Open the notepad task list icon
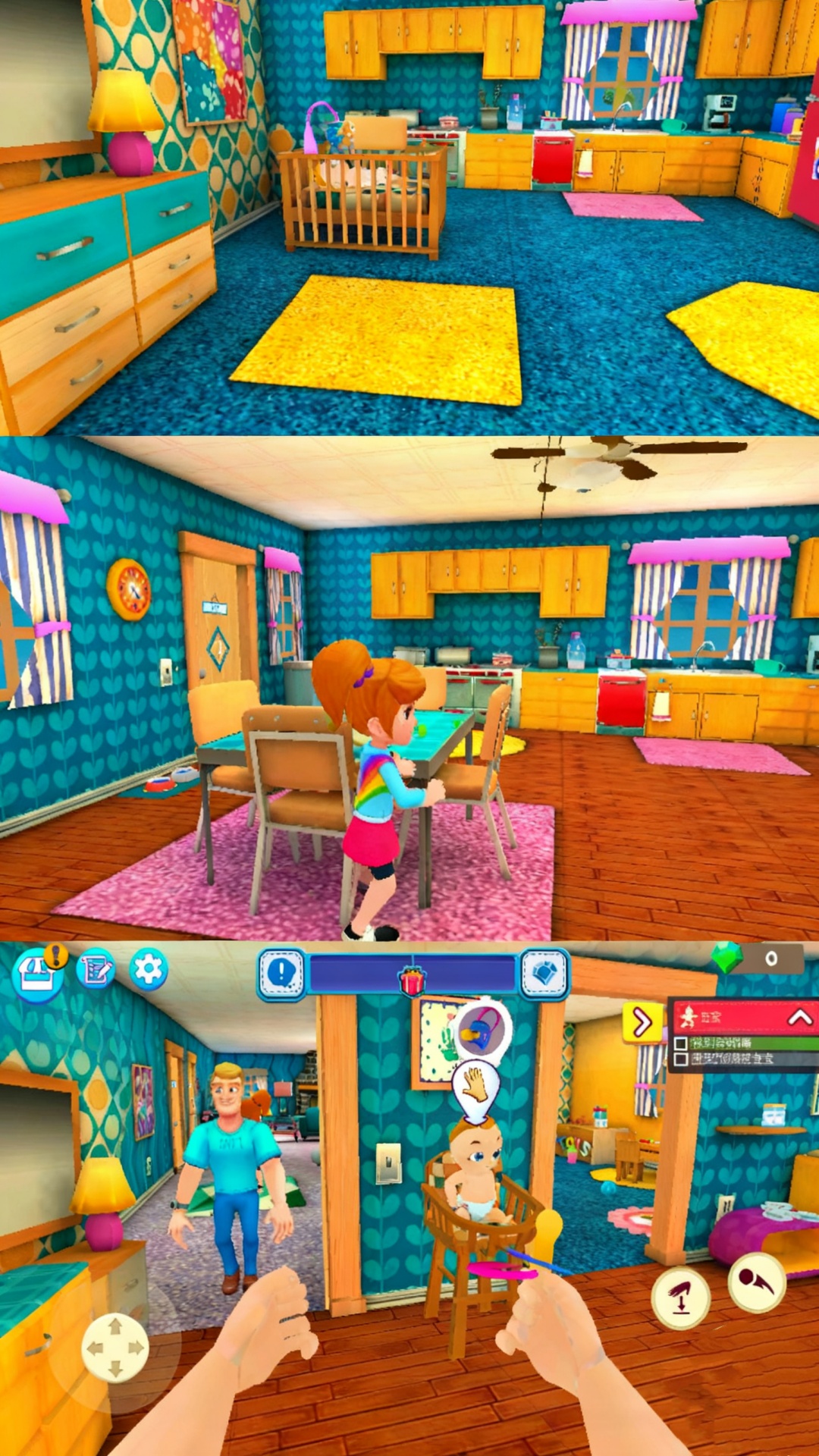Viewport: 819px width, 1456px height. click(96, 969)
